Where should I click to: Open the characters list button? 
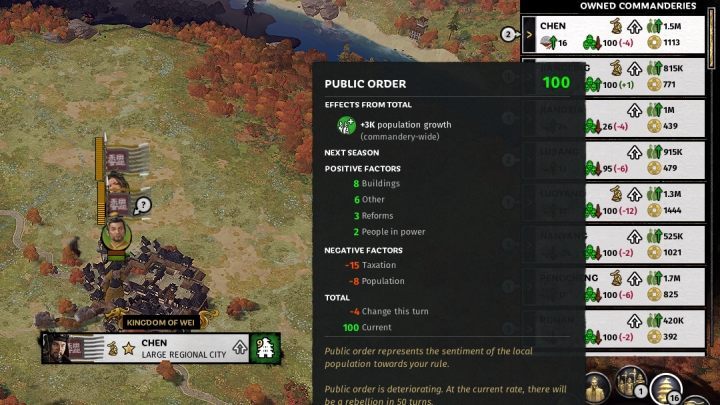point(595,387)
